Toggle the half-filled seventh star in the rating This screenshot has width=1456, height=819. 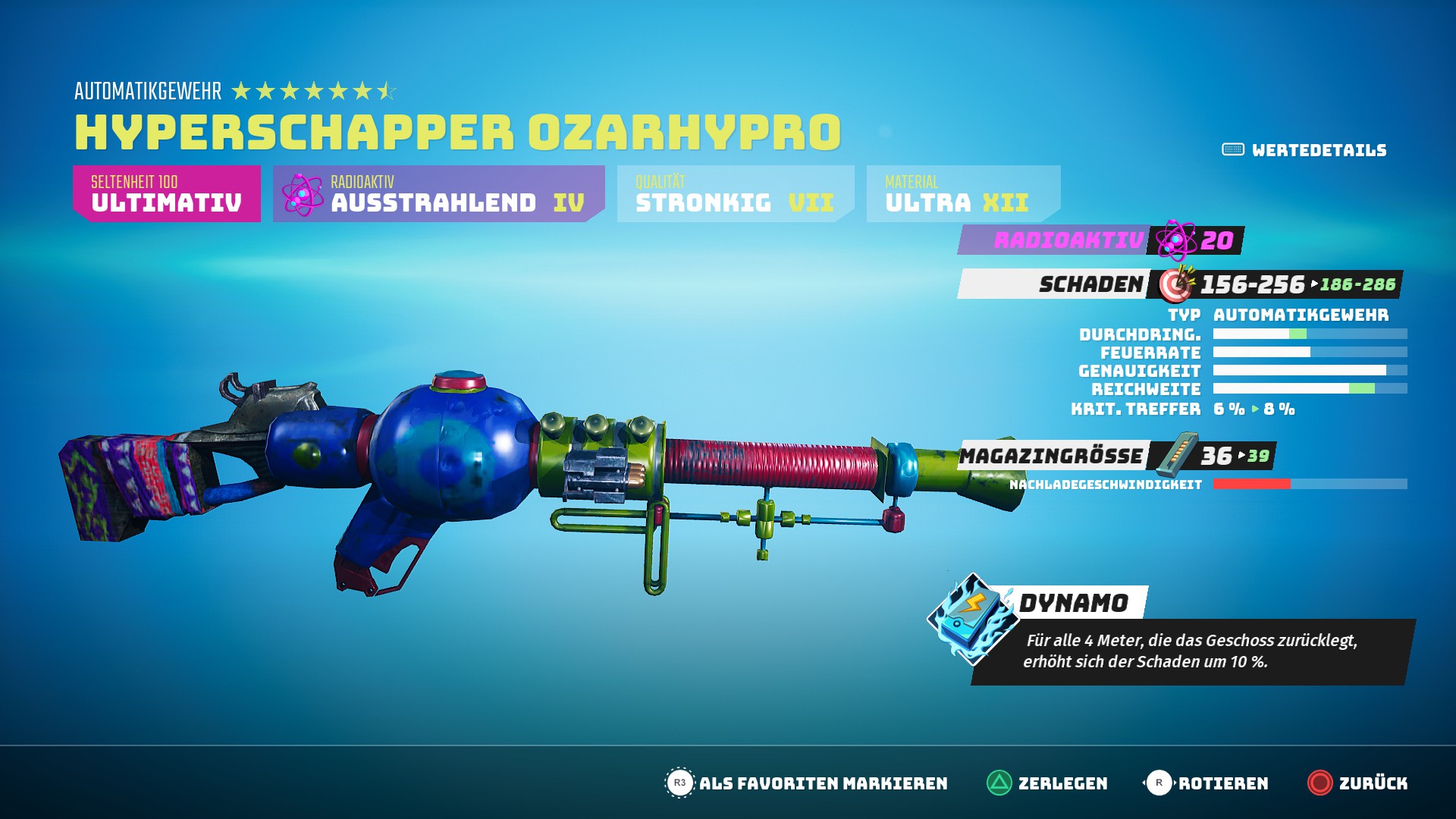385,92
